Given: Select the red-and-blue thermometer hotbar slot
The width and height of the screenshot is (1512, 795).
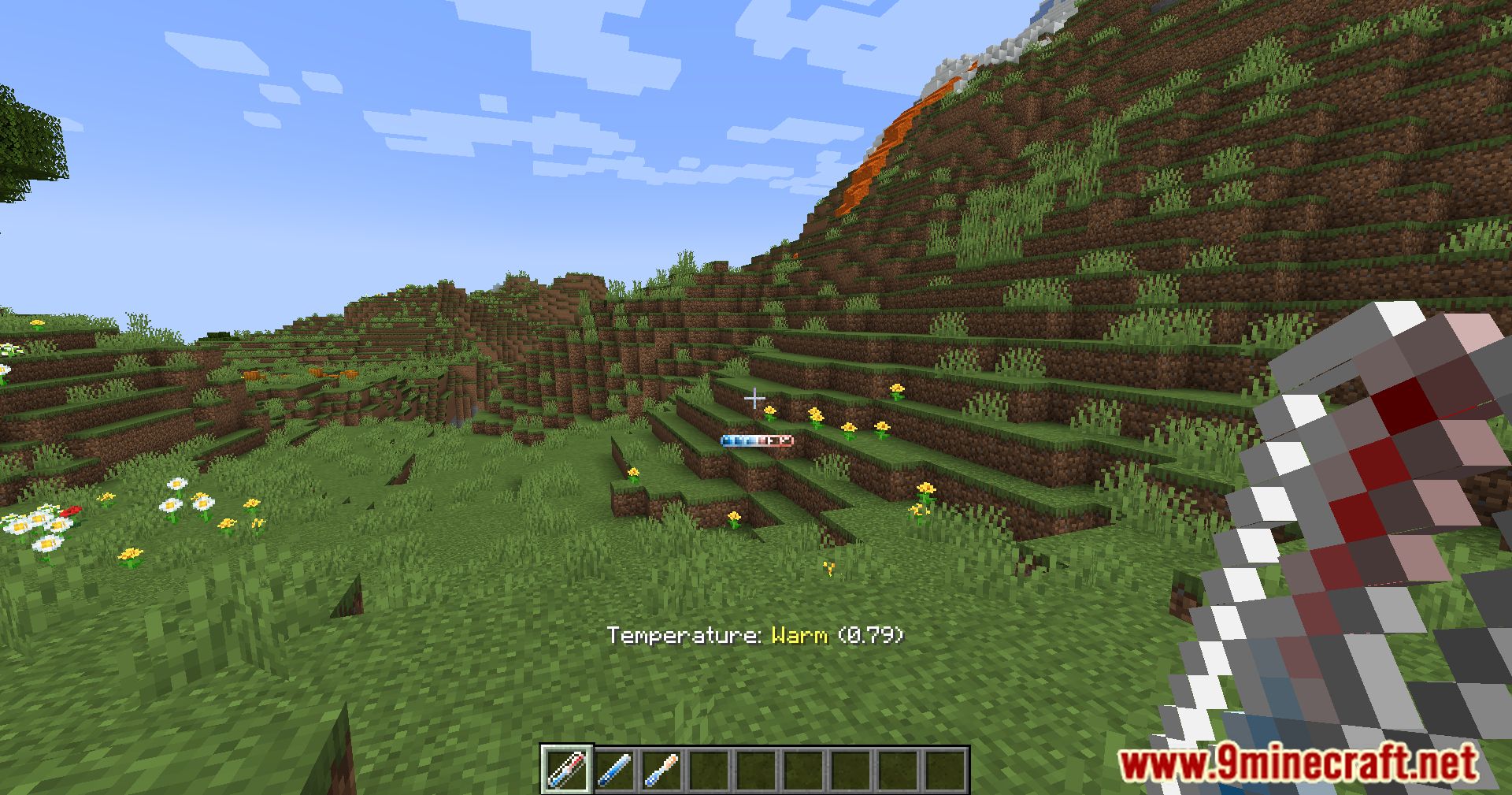Looking at the screenshot, I should [565, 769].
